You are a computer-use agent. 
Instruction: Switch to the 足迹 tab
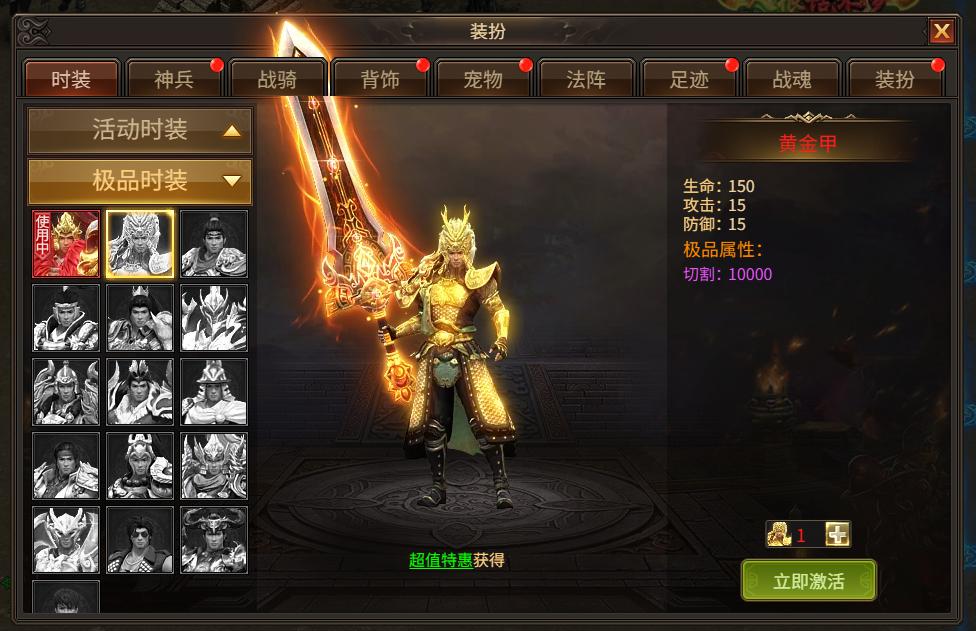[689, 79]
